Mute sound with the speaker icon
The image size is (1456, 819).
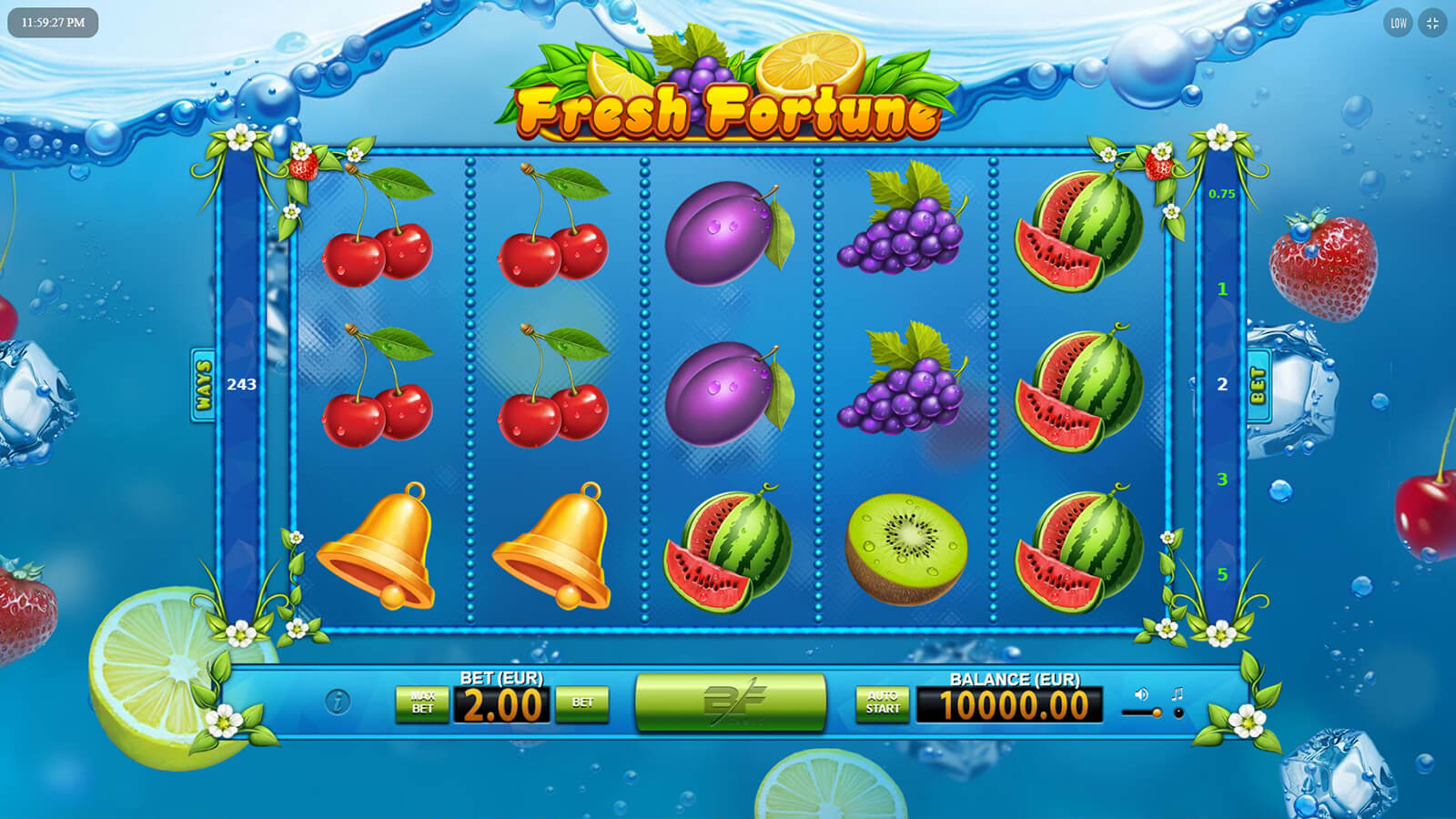1141,694
